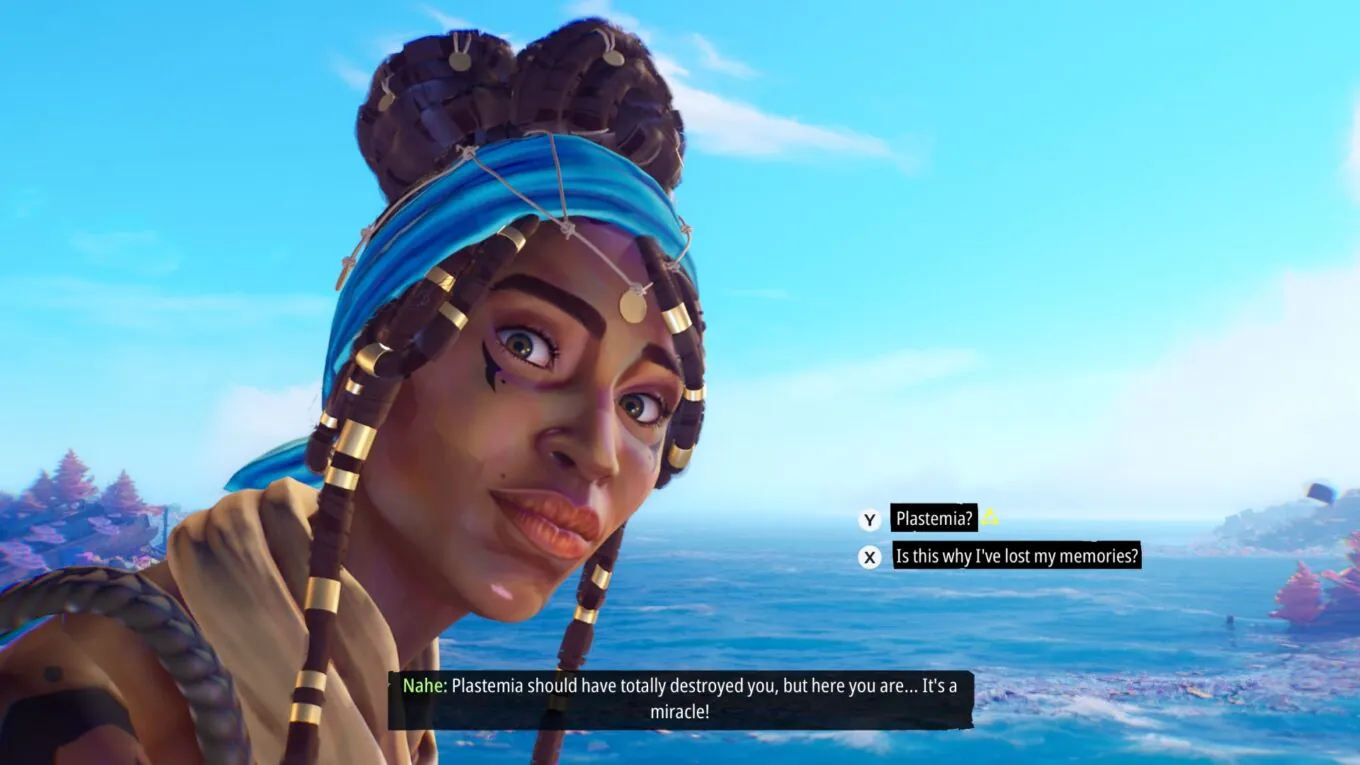Click the button glyph beside the memories question
1360x765 pixels.
click(x=869, y=557)
